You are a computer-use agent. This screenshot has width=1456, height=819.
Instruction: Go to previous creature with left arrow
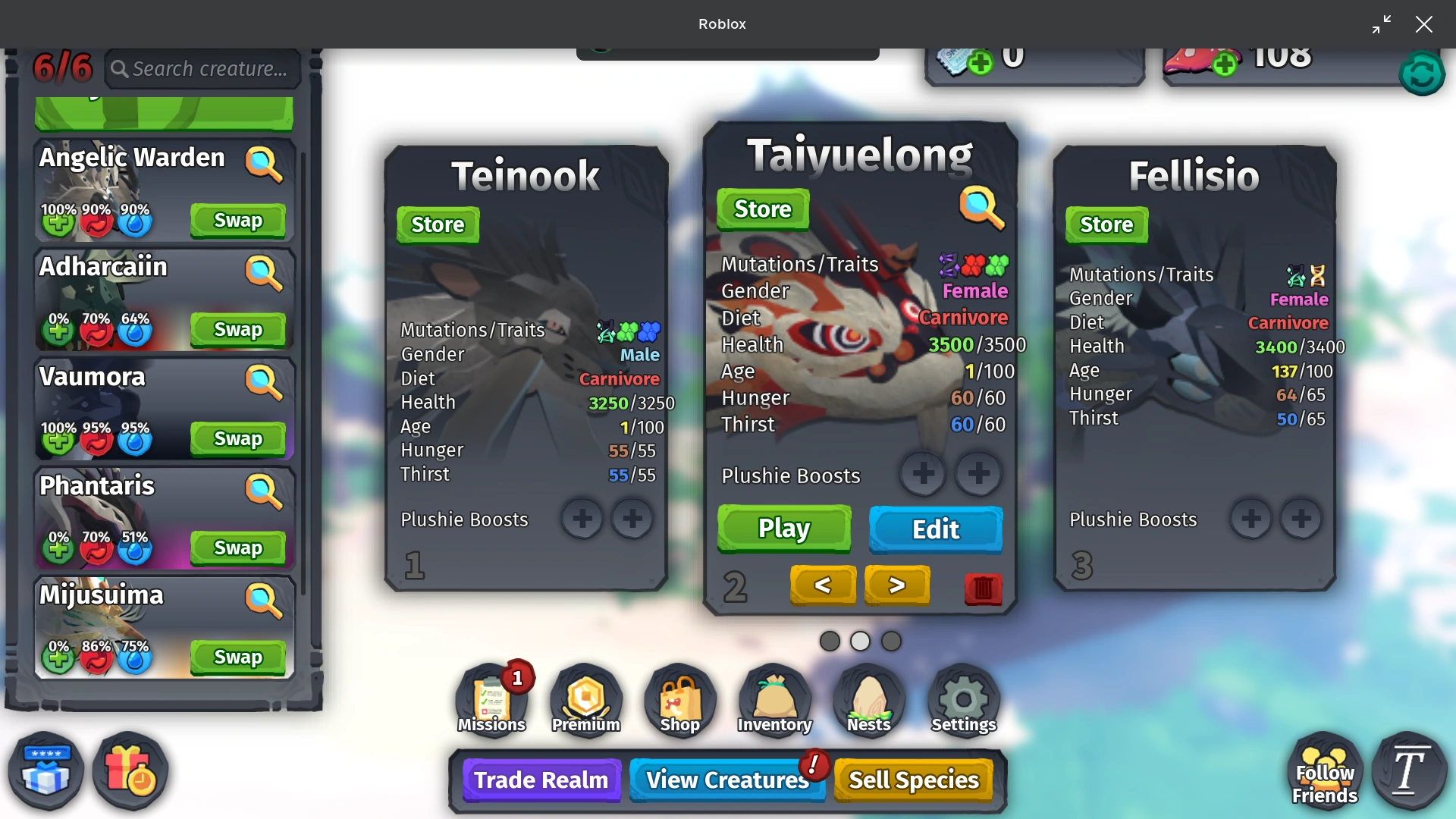click(x=823, y=585)
